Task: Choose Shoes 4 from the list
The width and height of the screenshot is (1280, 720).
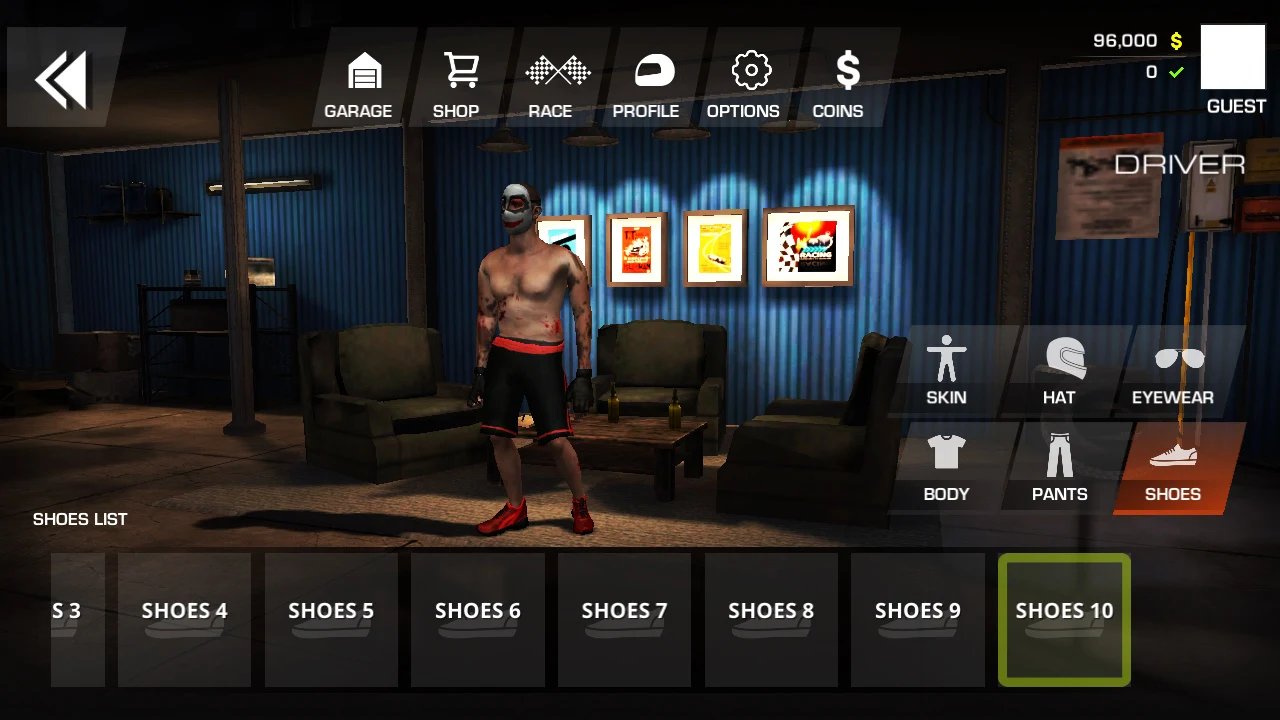Action: pyautogui.click(x=185, y=620)
